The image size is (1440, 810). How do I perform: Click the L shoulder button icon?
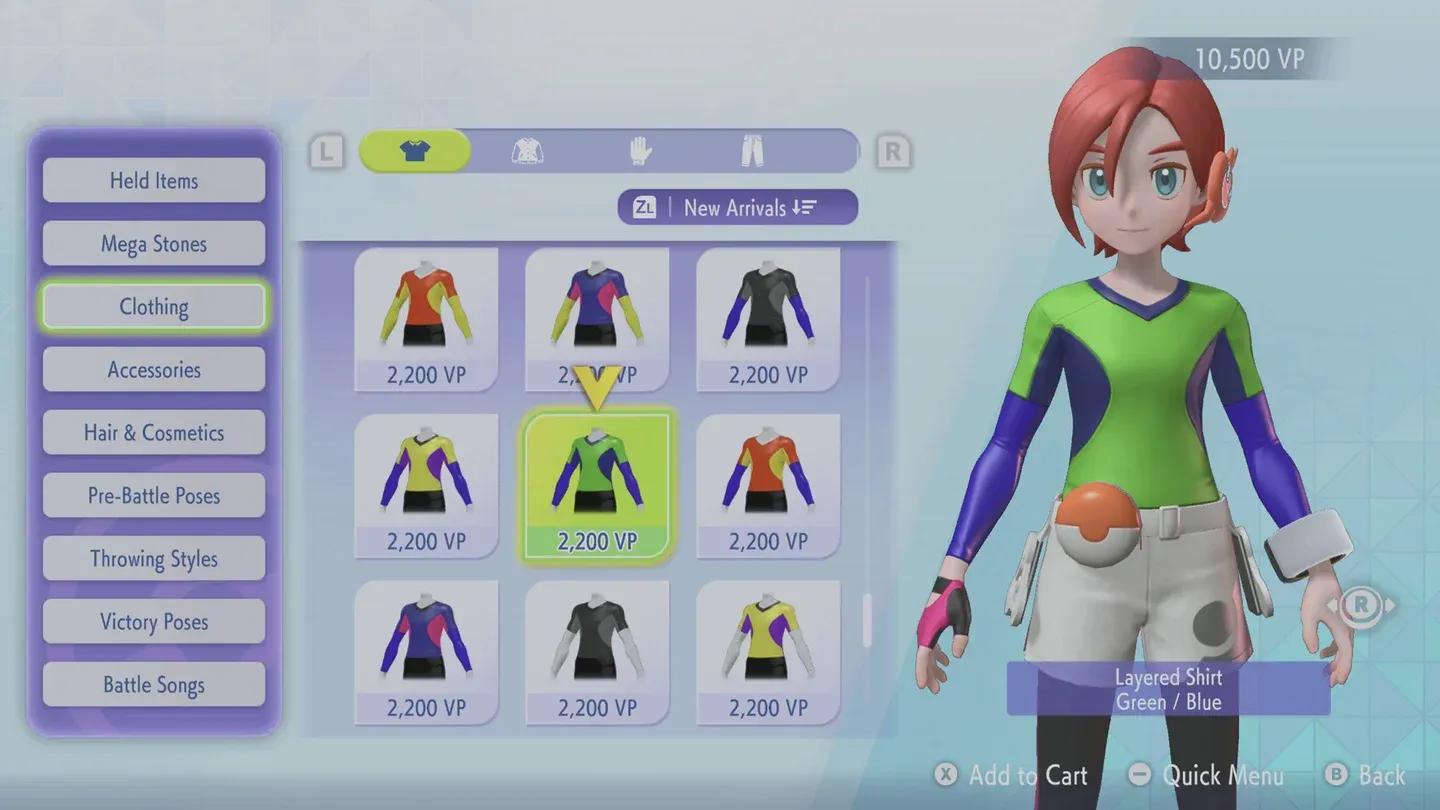tap(324, 150)
